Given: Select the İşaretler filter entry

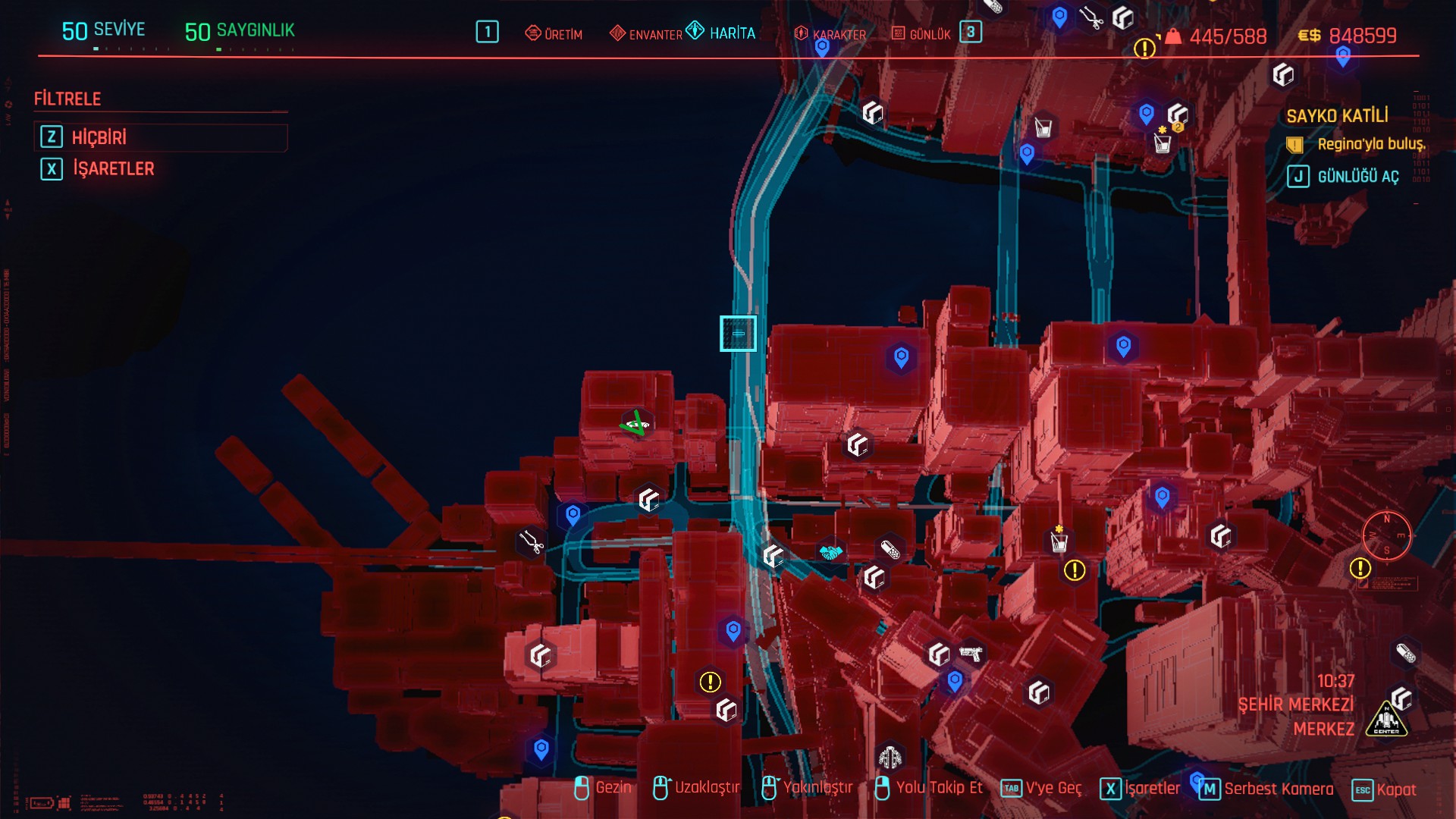Looking at the screenshot, I should coord(112,168).
